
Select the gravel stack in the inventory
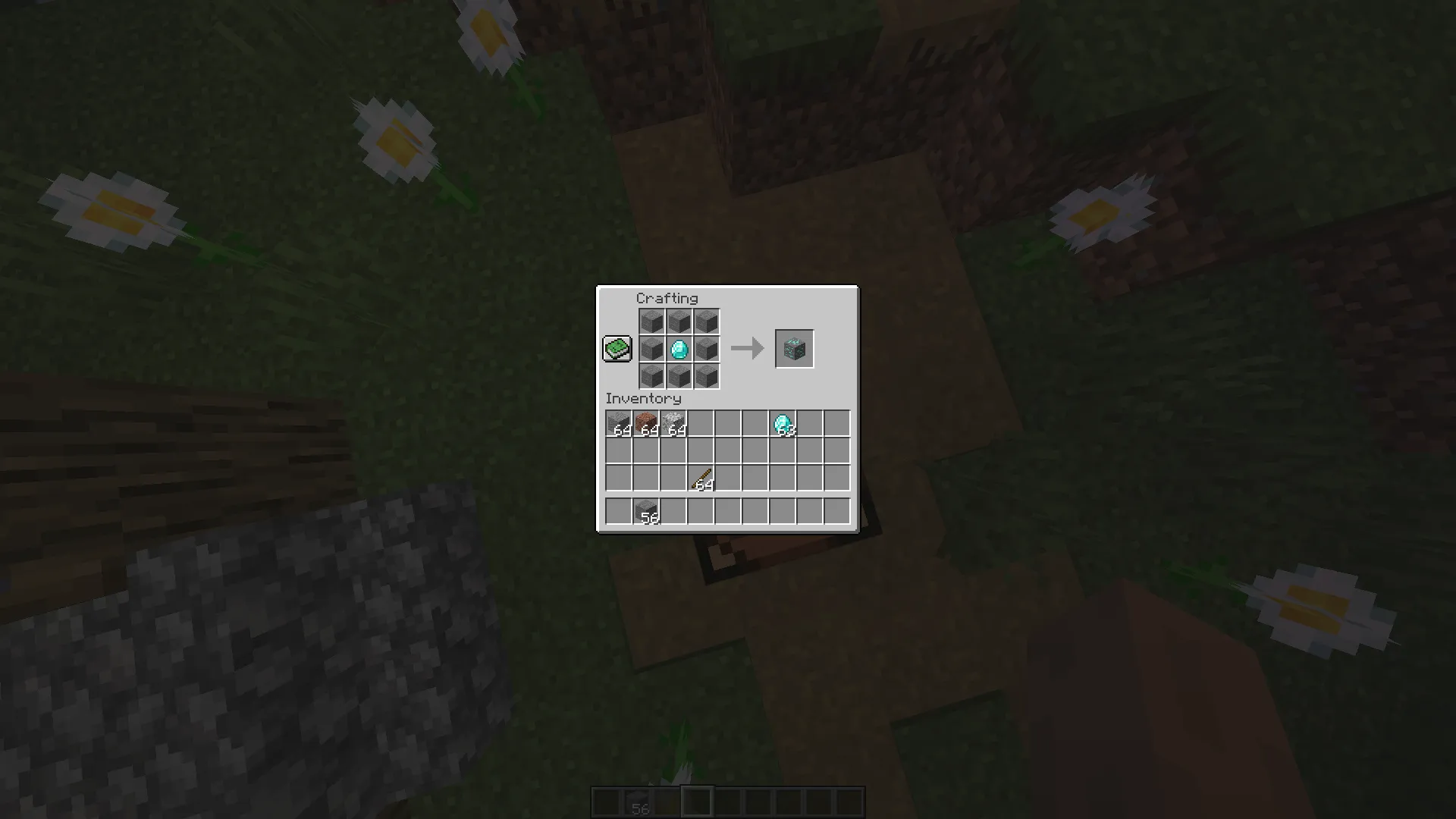coord(673,422)
